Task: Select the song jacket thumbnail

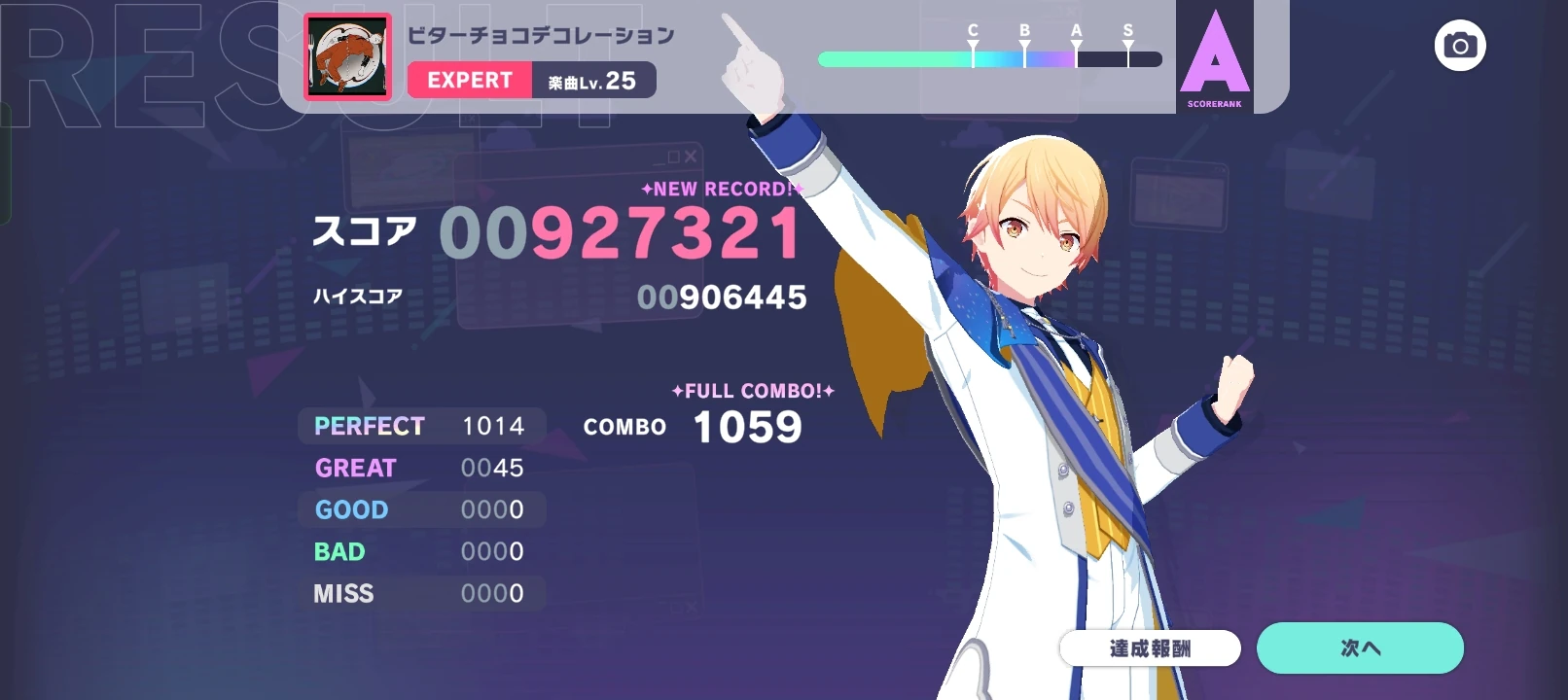Action: click(347, 57)
